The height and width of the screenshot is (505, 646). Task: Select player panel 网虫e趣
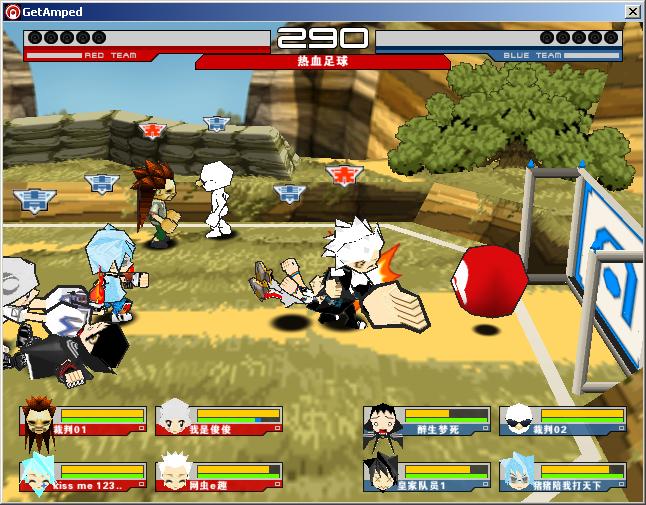pyautogui.click(x=219, y=476)
